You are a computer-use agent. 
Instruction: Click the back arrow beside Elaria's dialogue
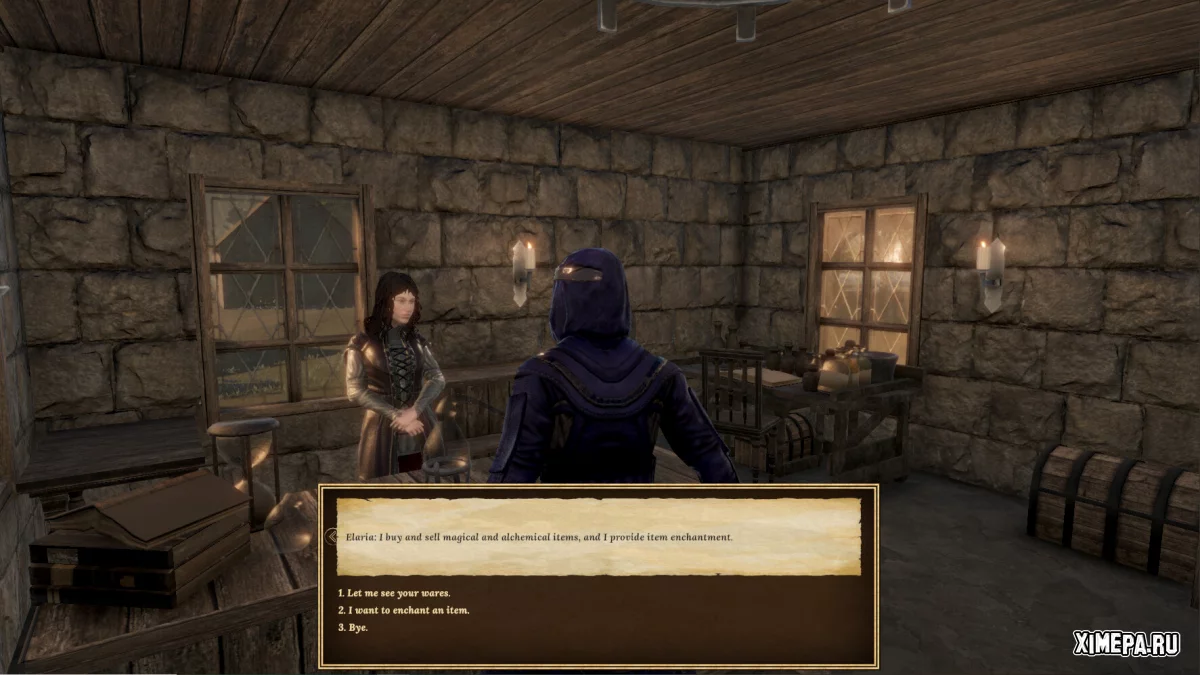(329, 537)
